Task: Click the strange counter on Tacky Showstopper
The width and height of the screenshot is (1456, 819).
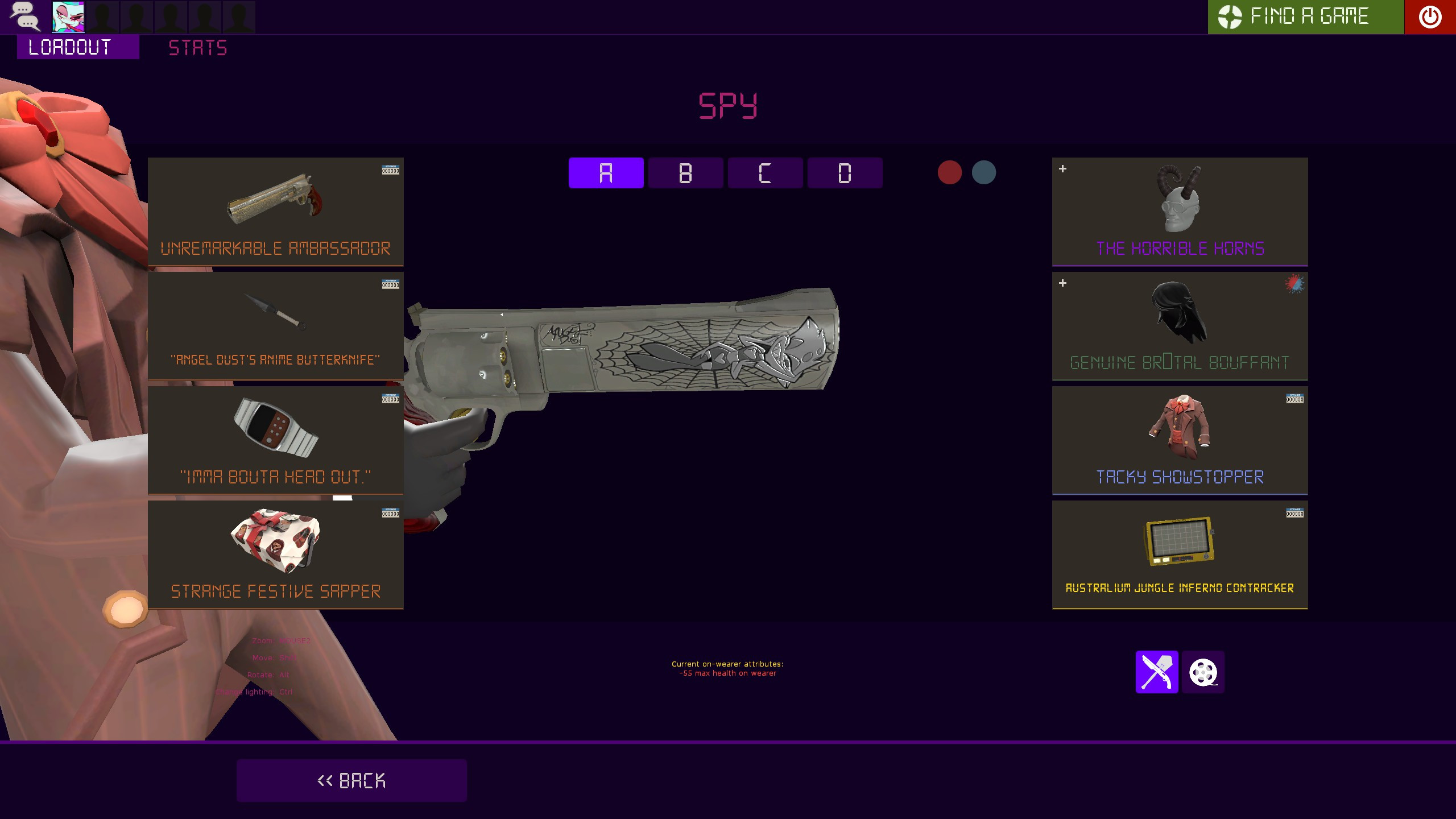Action: pos(1295,399)
